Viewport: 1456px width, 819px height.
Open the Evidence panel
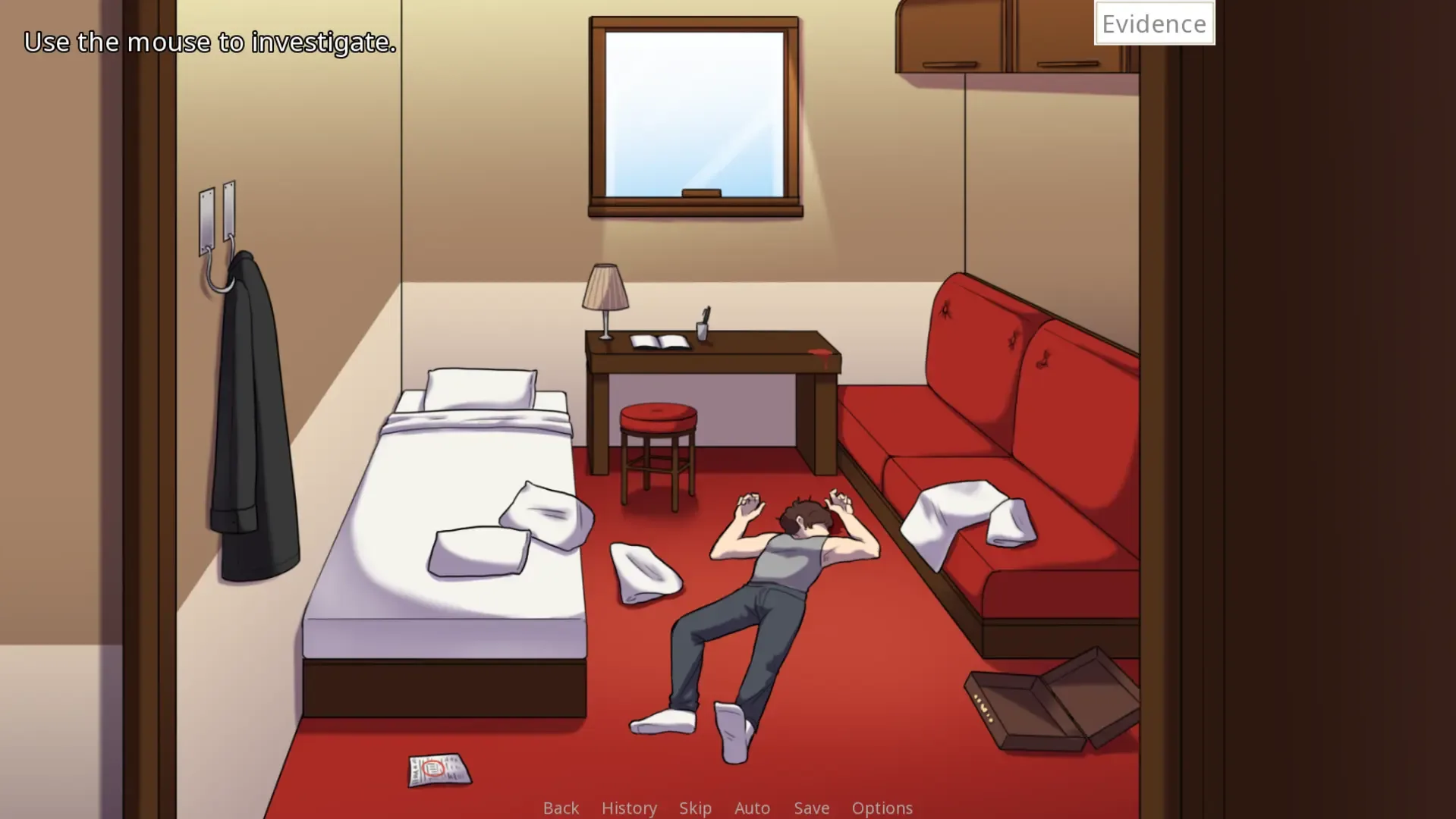point(1153,23)
